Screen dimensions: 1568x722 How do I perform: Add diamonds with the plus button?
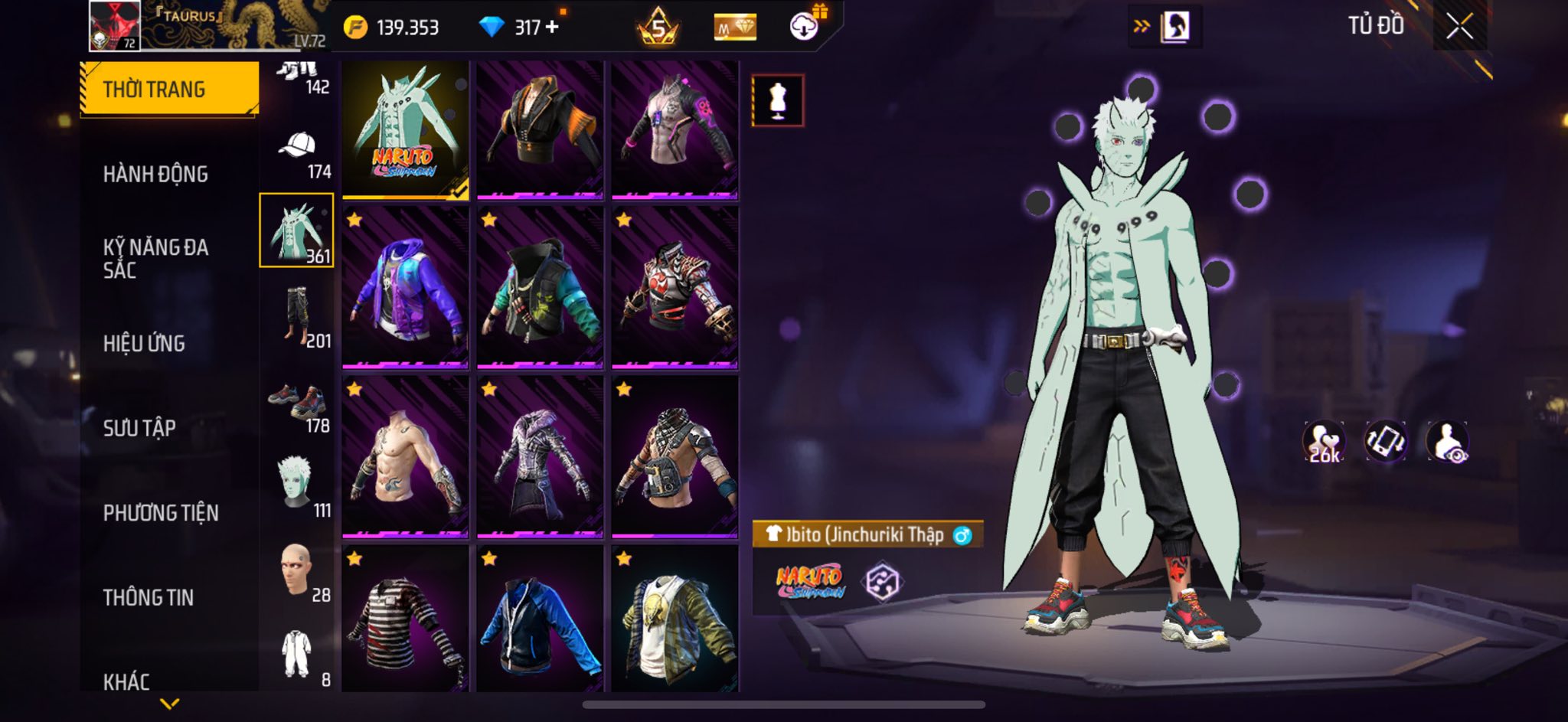[x=552, y=27]
